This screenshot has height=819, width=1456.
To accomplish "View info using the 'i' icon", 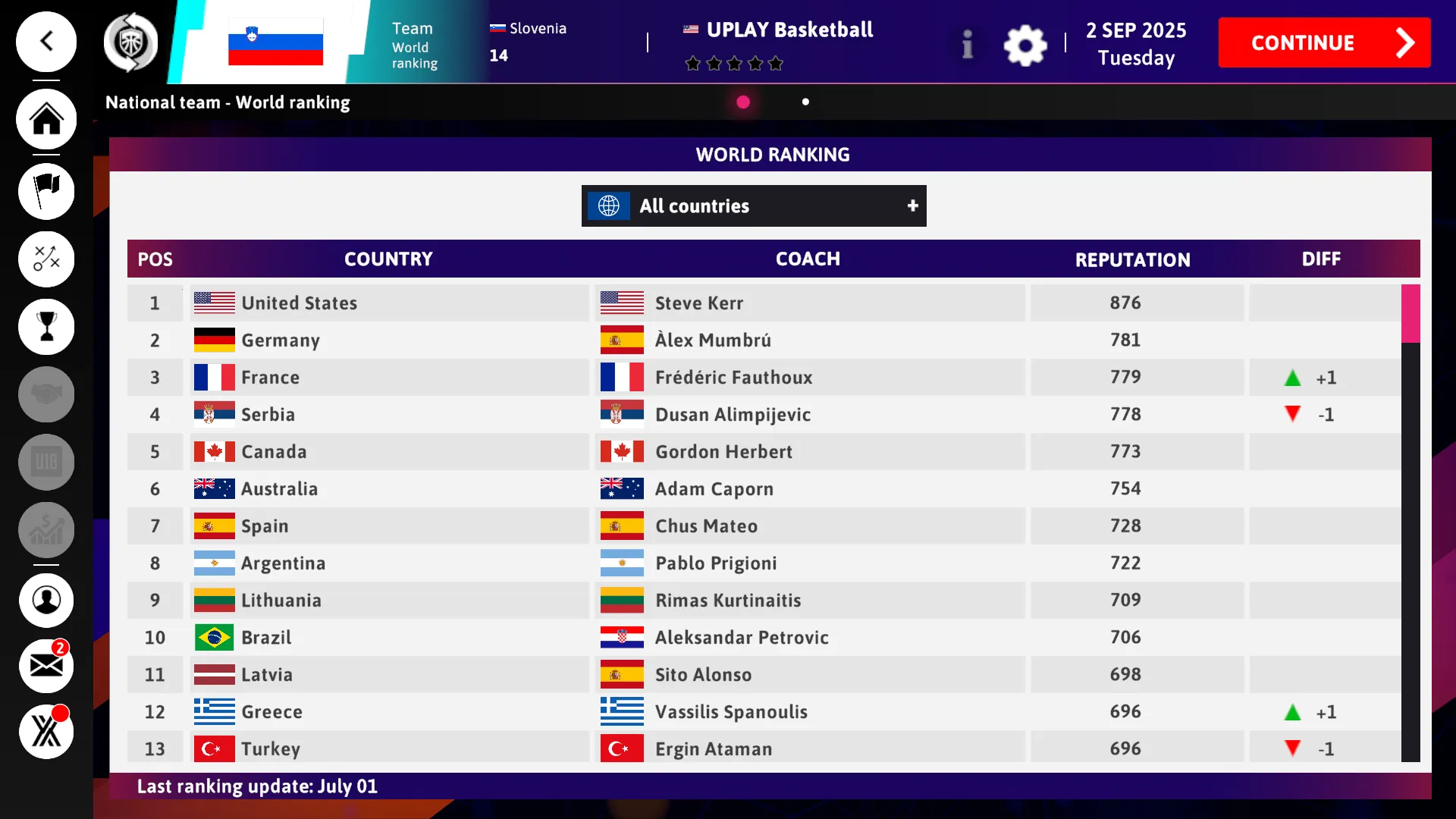I will (967, 45).
